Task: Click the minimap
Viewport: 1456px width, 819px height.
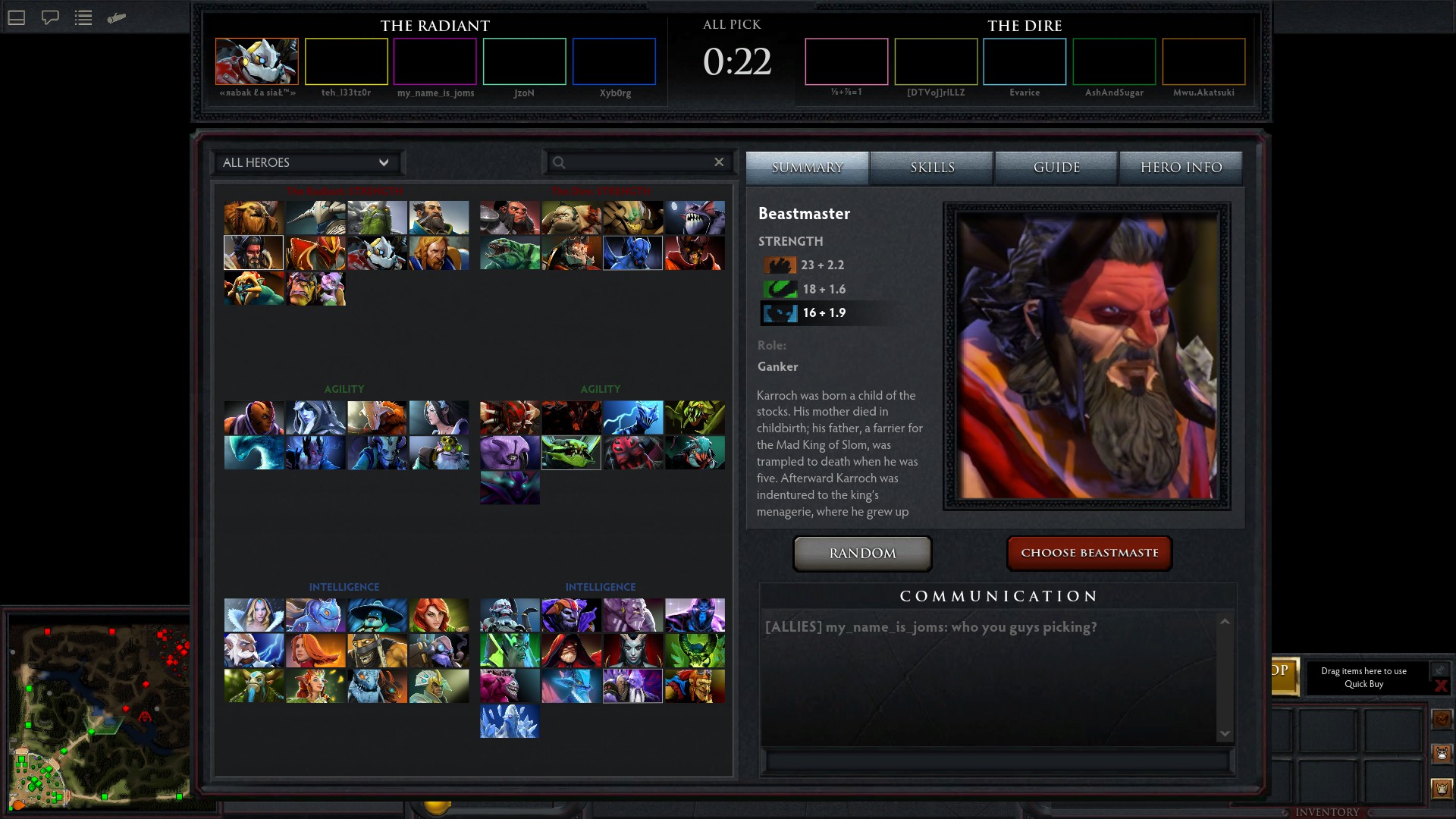Action: [x=99, y=713]
